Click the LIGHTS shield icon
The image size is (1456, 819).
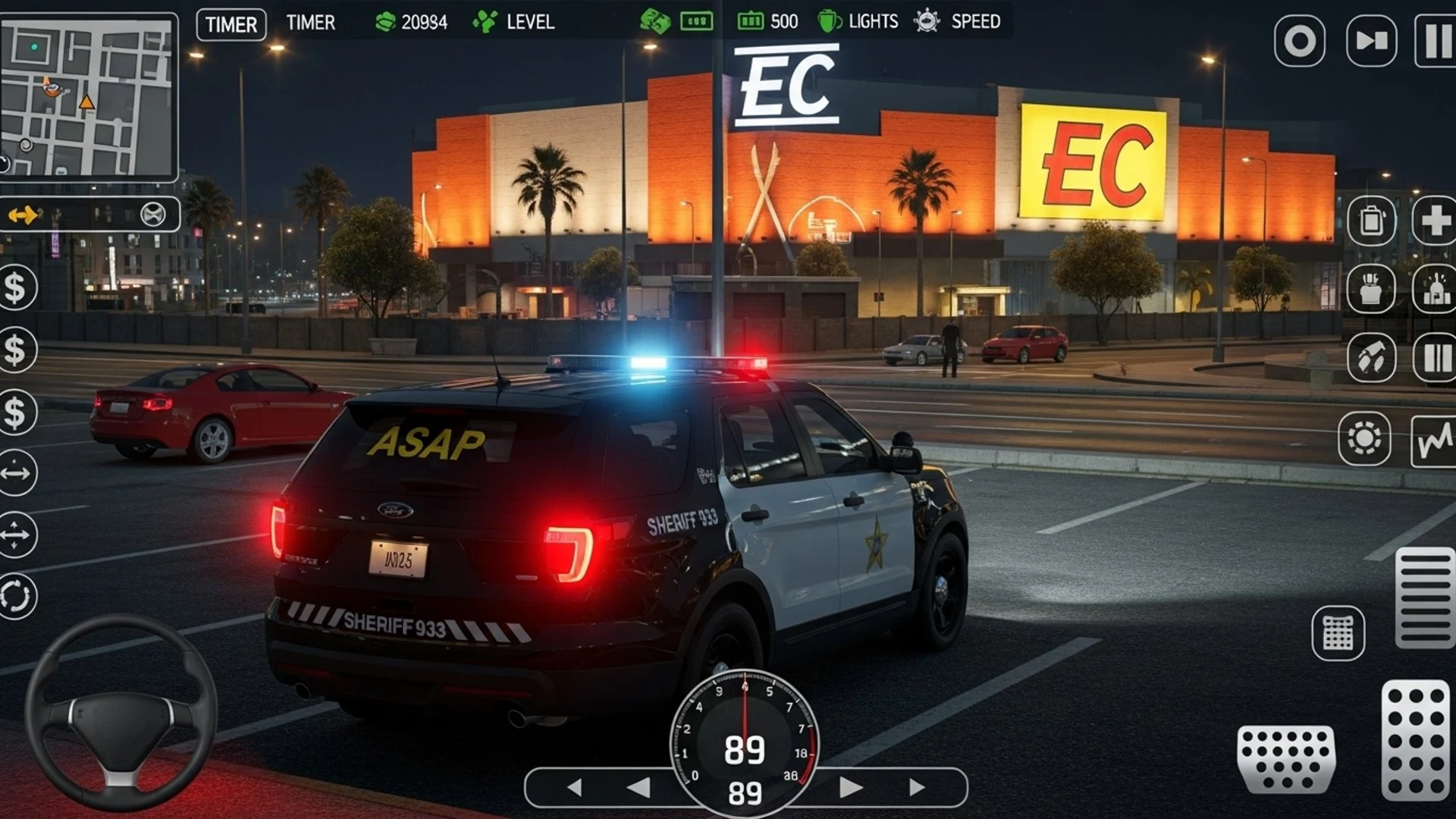(x=829, y=21)
